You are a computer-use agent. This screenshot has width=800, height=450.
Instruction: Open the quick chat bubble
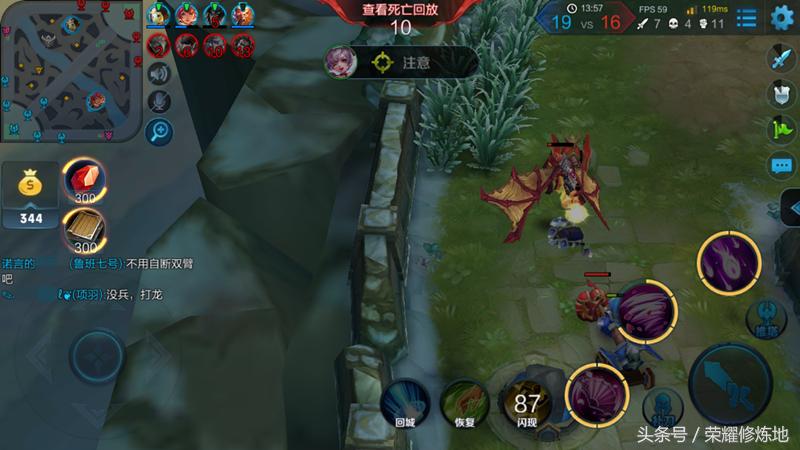pos(781,165)
